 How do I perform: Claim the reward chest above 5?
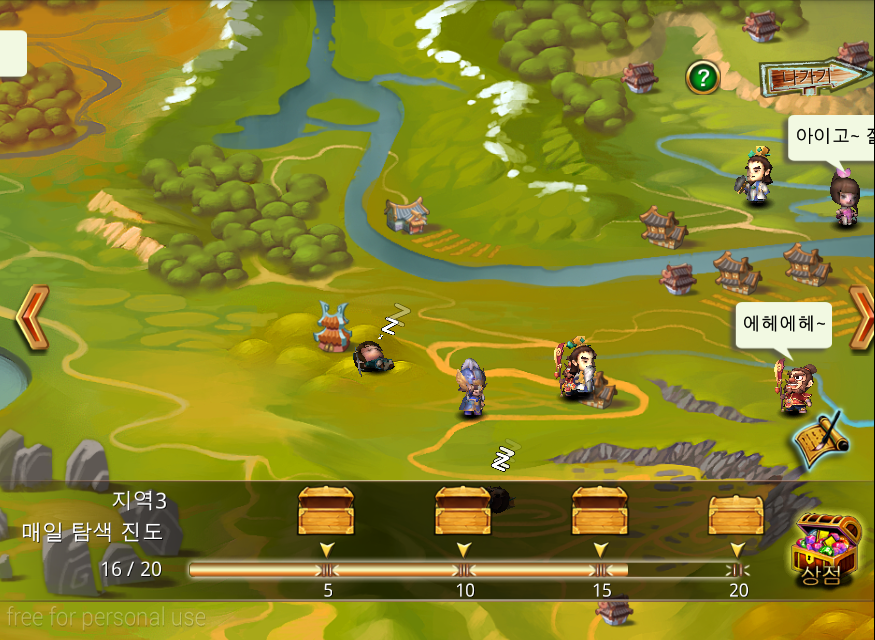(x=326, y=510)
